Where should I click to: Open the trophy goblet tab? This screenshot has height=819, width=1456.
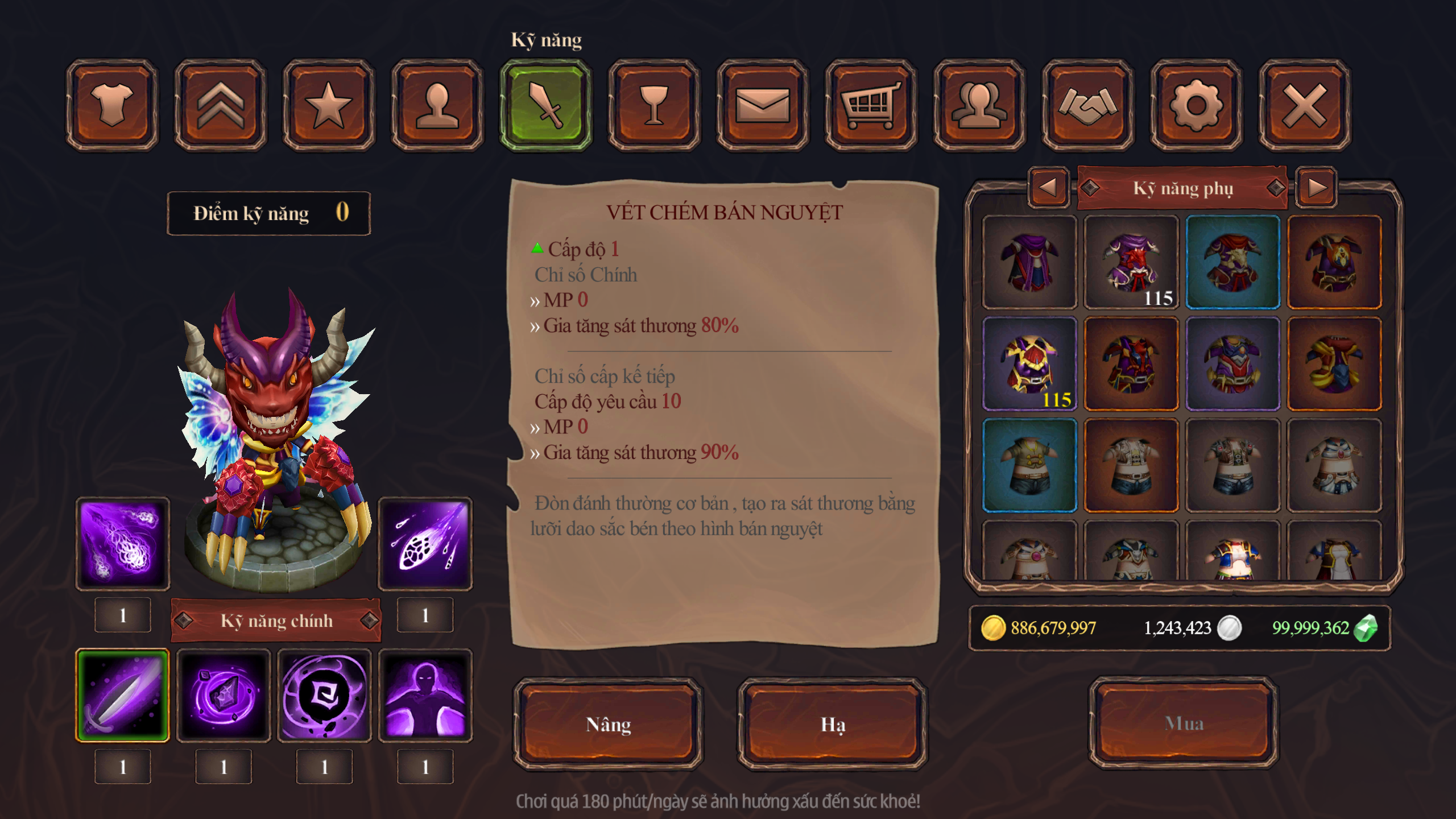(x=654, y=105)
